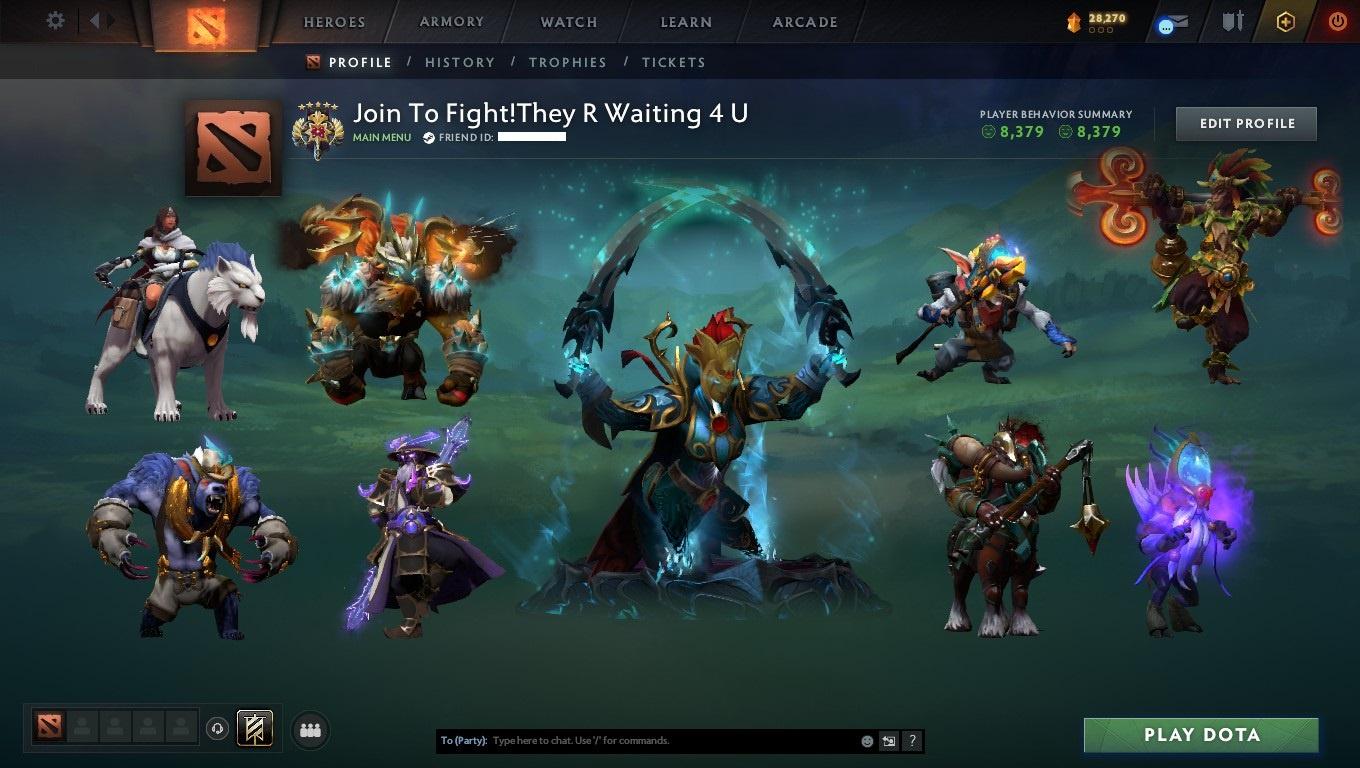Open the notifications mail icon
Screen dimensions: 1360x768
[x=1180, y=20]
